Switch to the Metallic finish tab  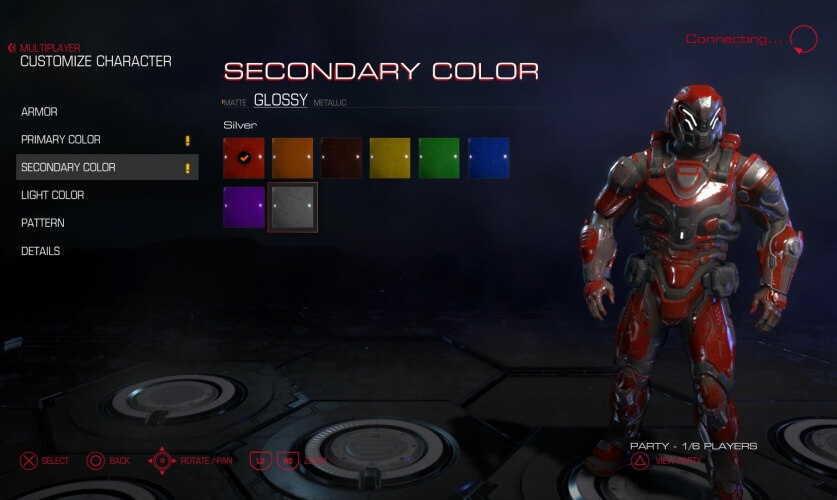(x=330, y=103)
